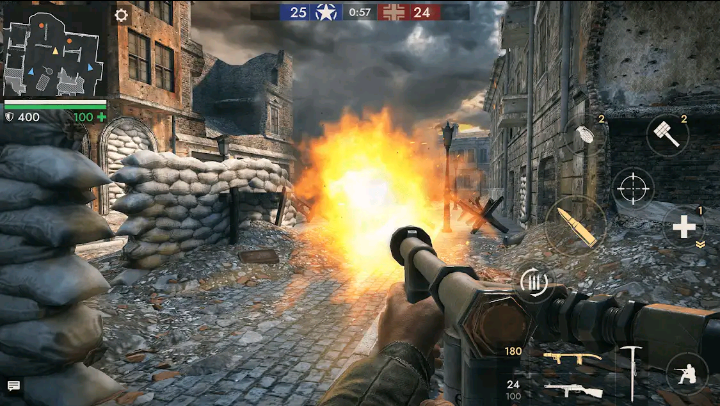Select the rifle weapon with 24 ammo
This screenshot has height=406, width=720.
pos(574,390)
